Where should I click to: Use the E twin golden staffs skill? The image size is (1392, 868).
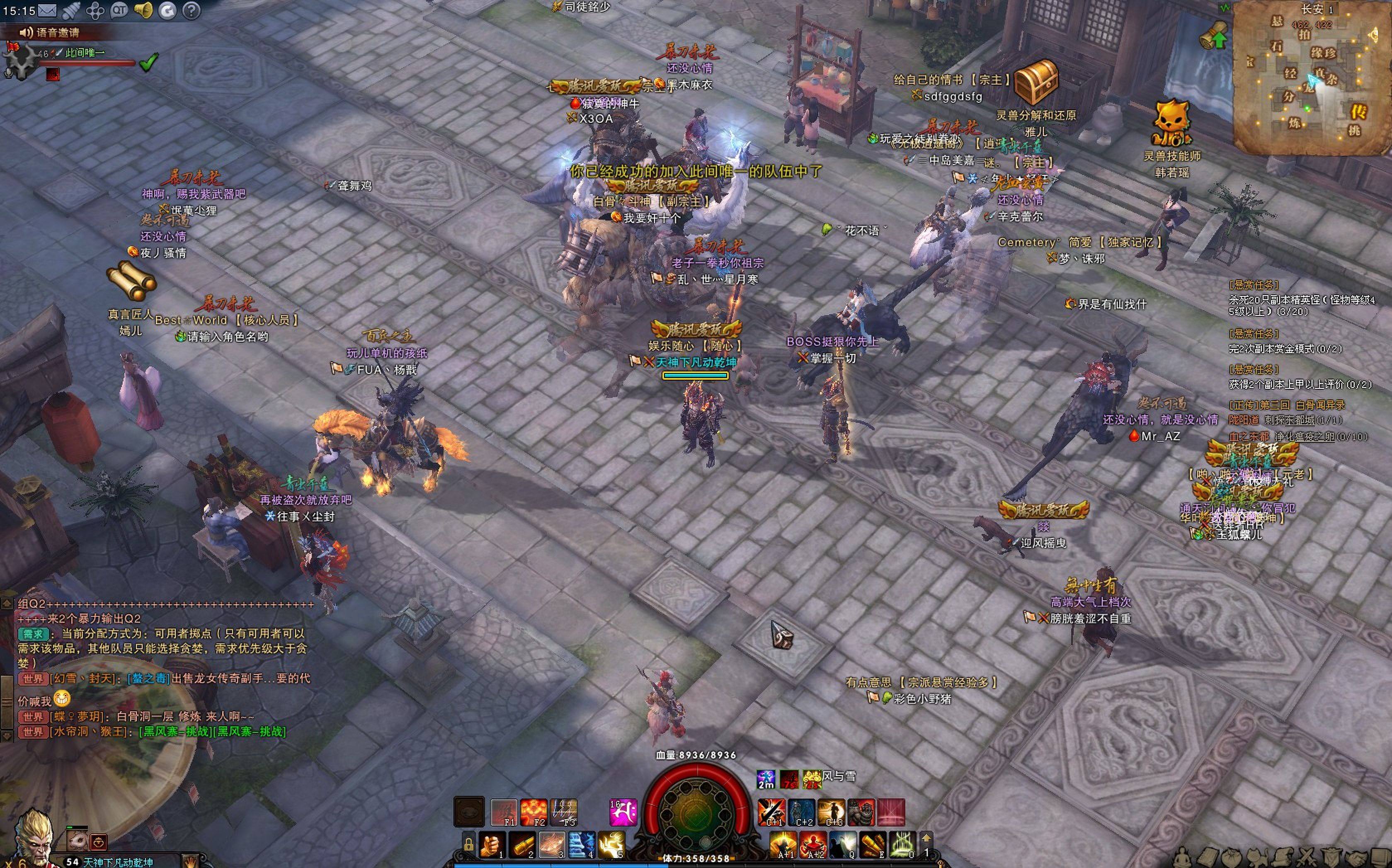tap(873, 845)
